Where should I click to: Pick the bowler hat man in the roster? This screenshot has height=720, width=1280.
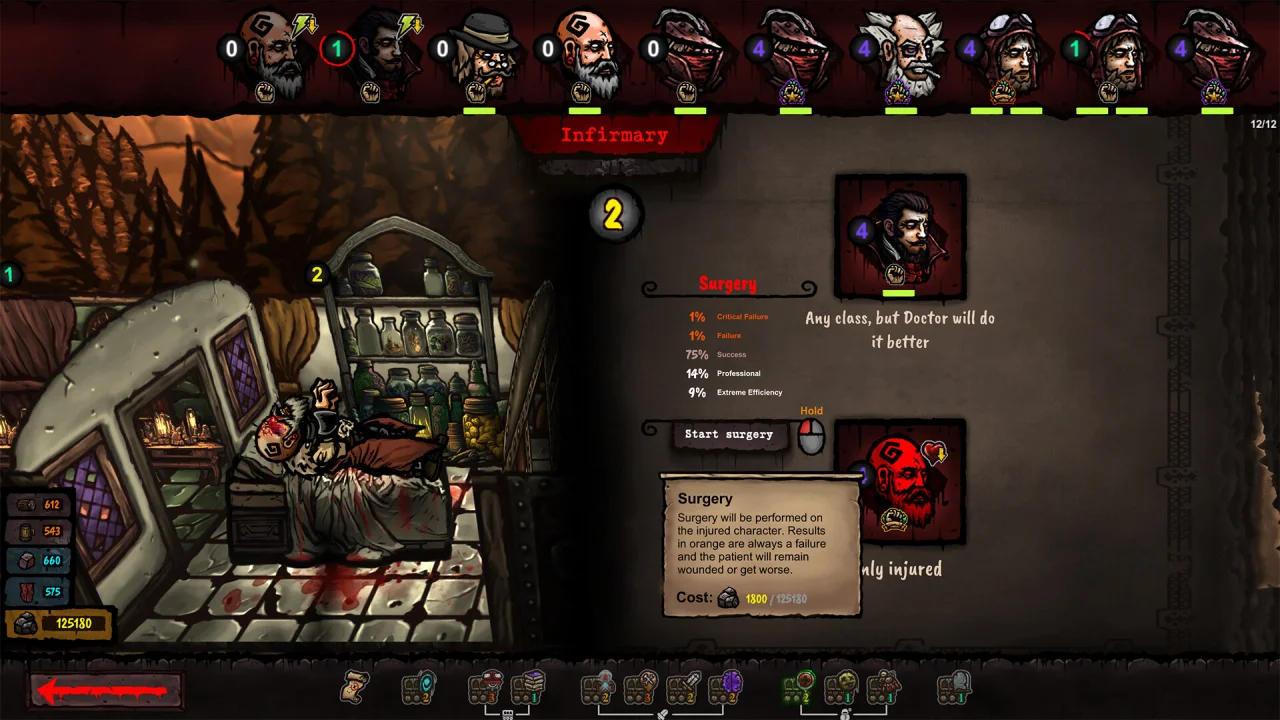tap(482, 55)
